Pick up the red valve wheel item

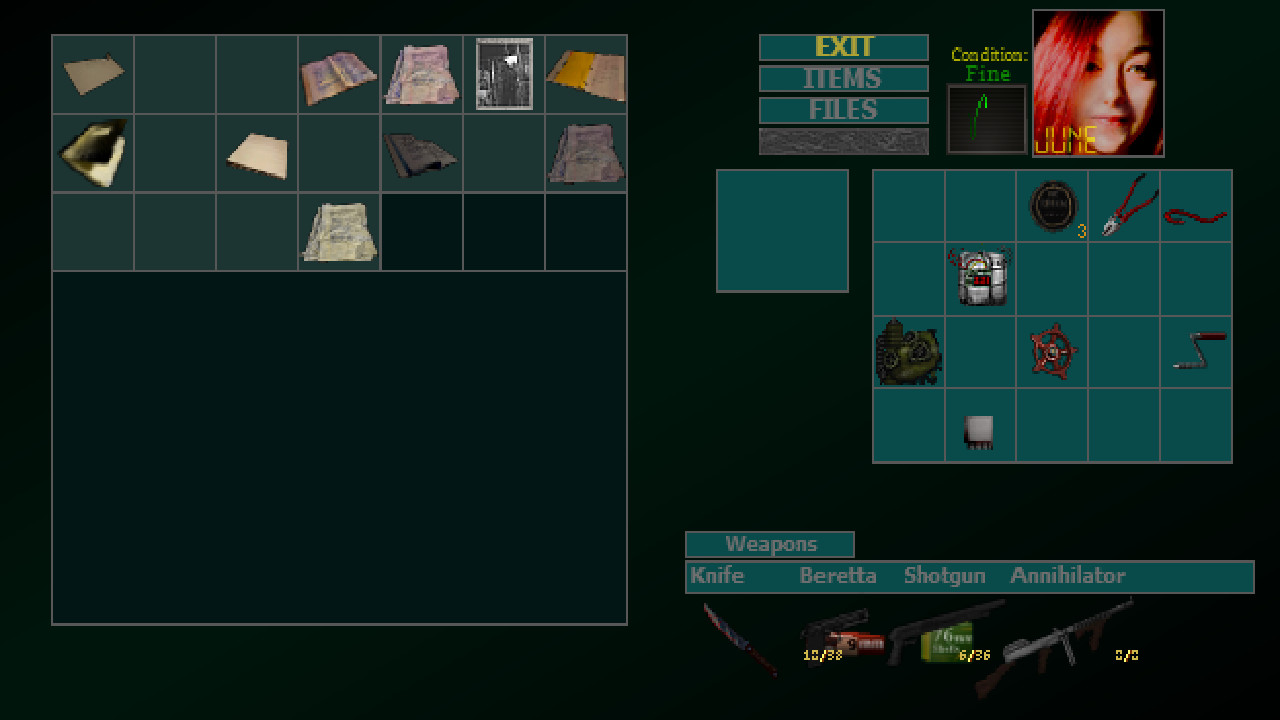(x=1052, y=353)
